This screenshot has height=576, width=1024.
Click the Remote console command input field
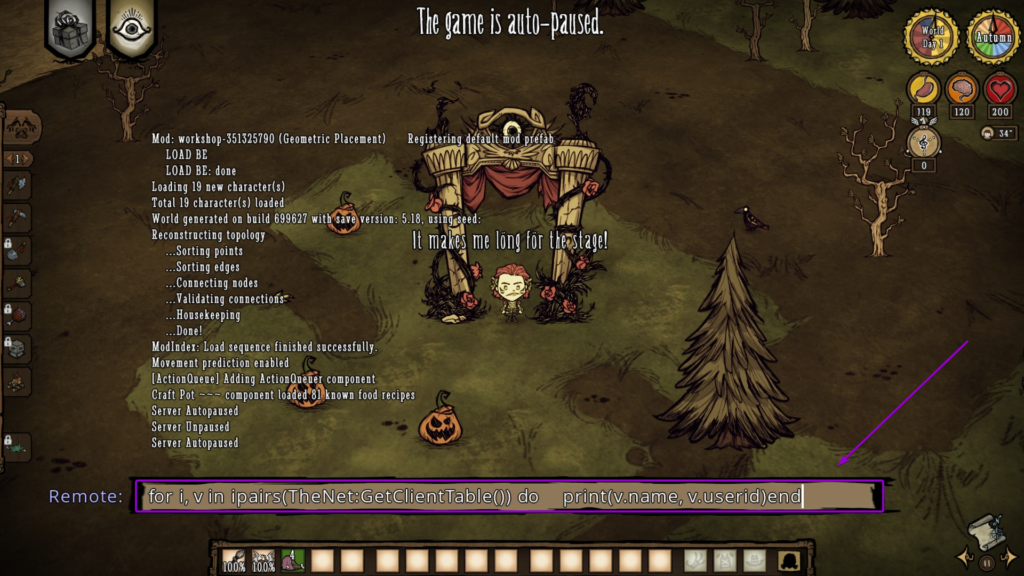click(508, 497)
